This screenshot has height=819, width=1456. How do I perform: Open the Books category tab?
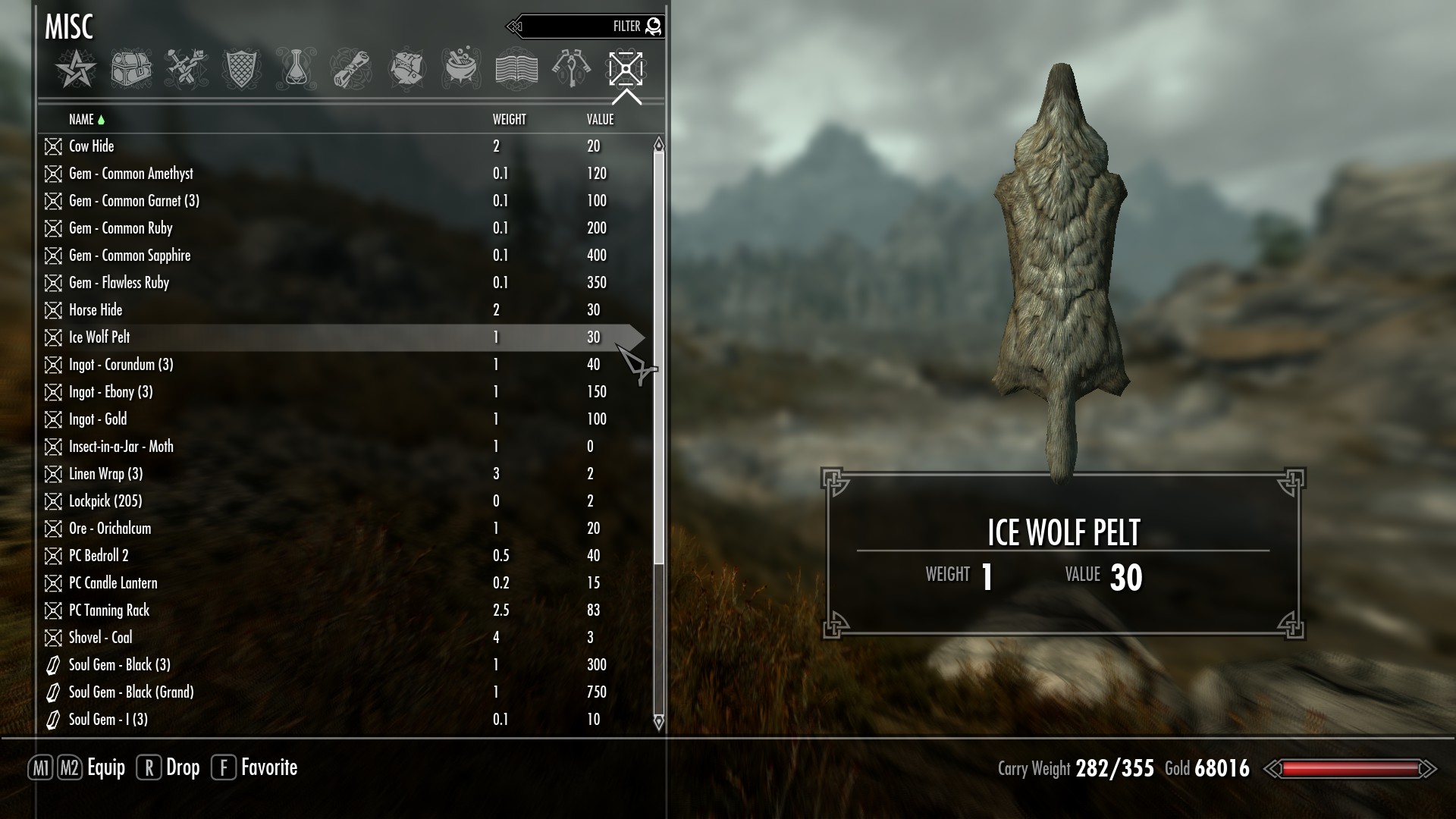(x=516, y=70)
